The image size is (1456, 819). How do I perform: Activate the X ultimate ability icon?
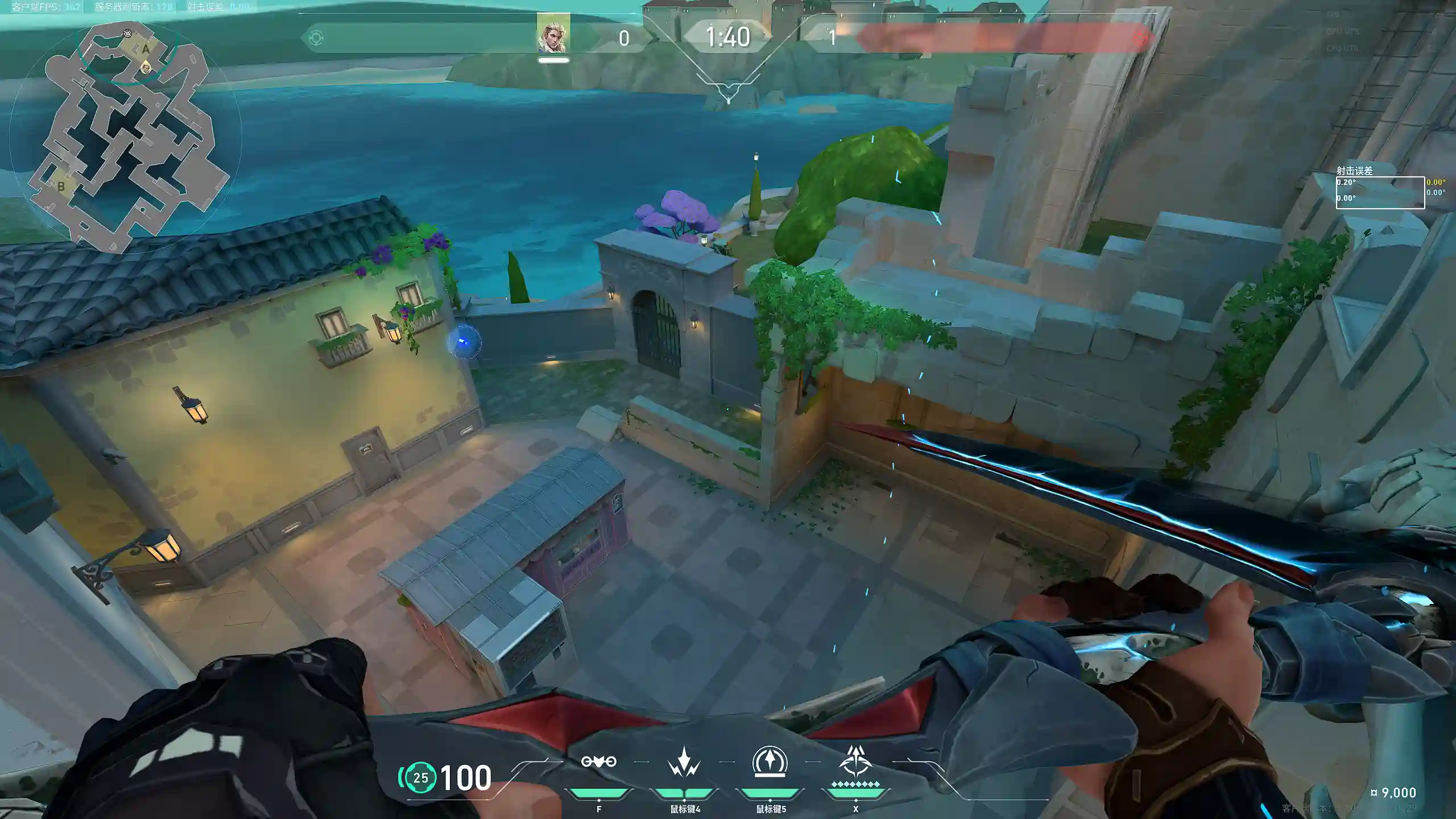click(x=855, y=762)
